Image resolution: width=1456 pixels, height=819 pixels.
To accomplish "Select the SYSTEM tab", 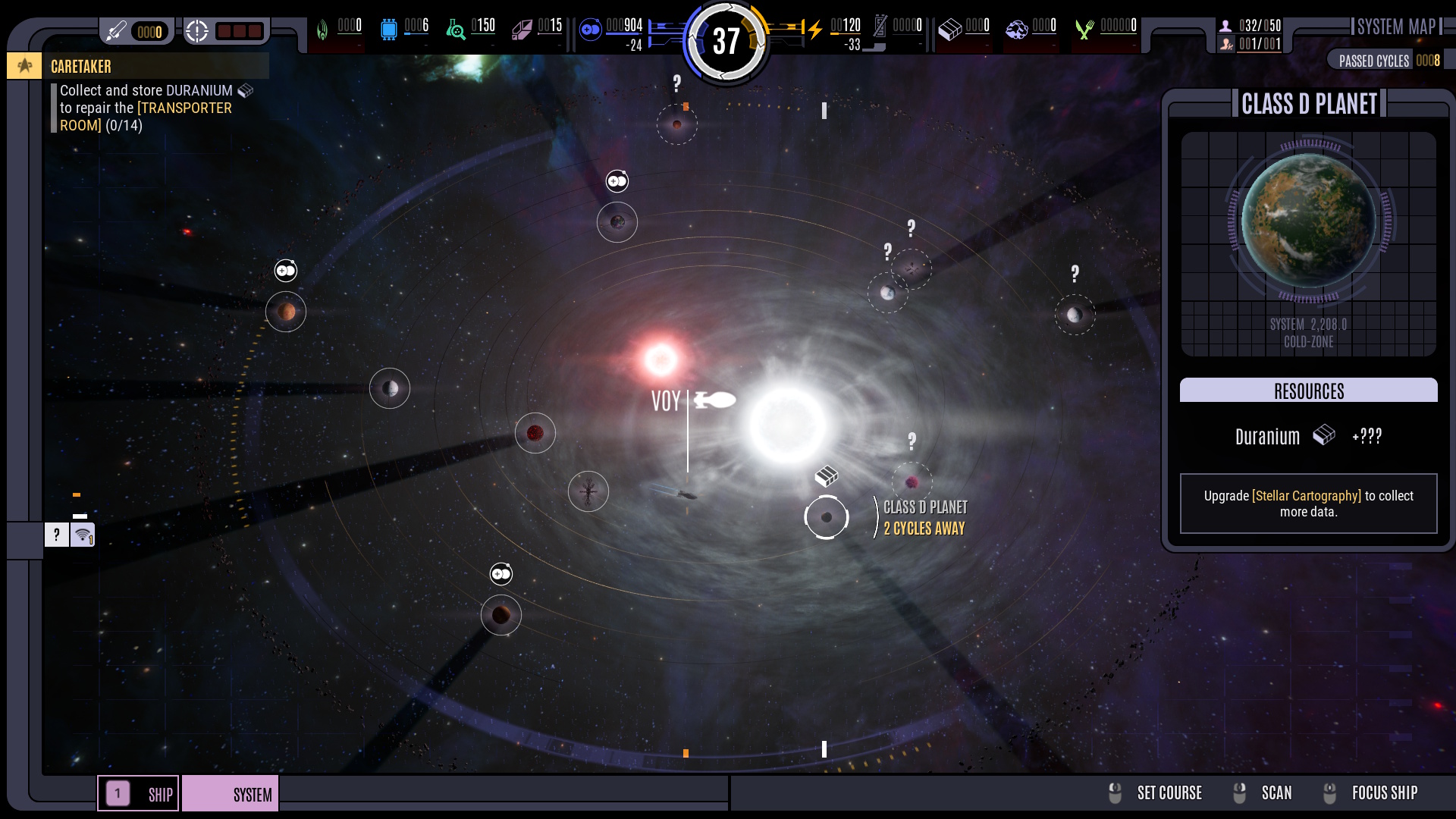I will 231,794.
